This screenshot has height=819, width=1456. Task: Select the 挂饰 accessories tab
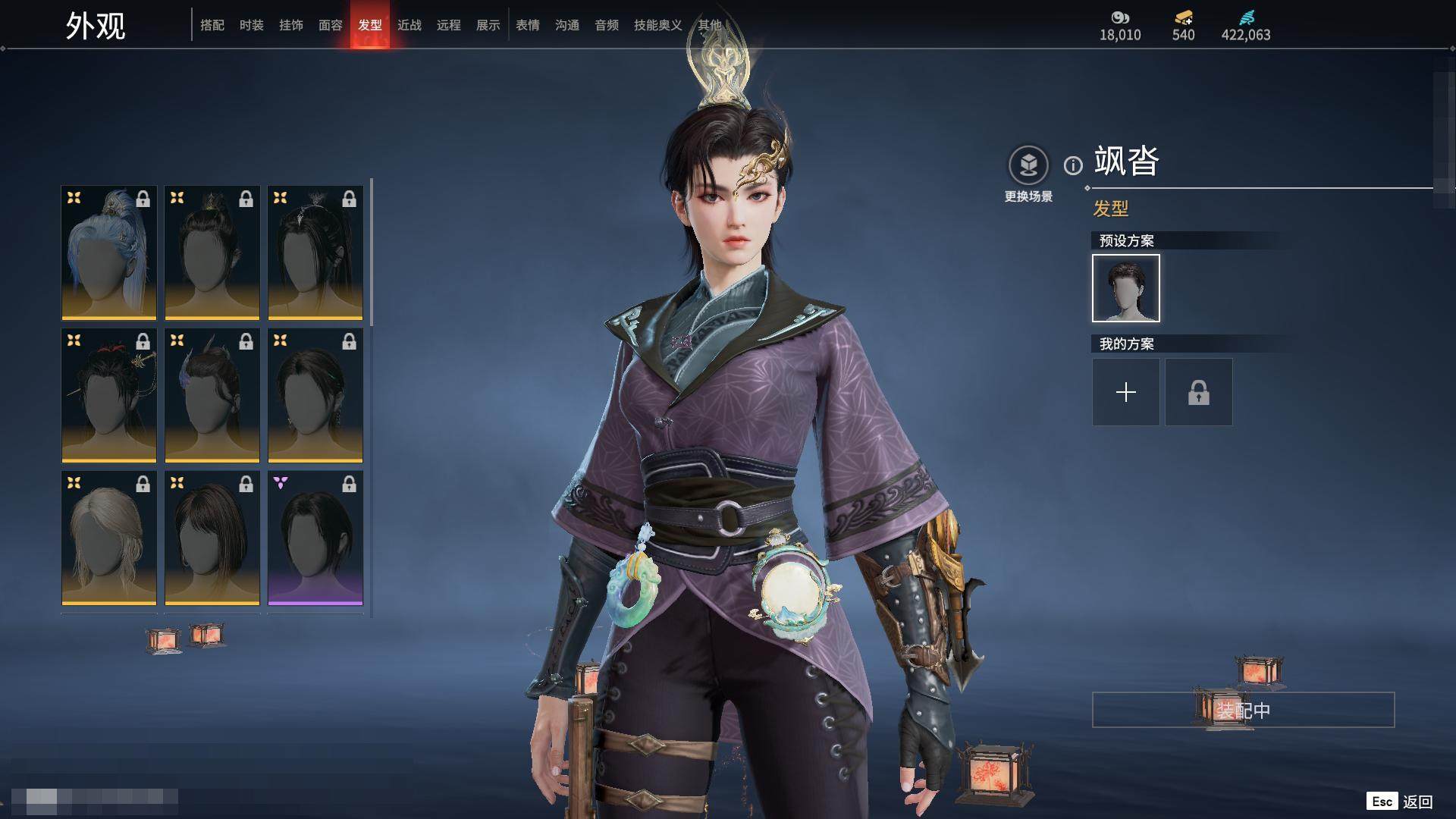(x=291, y=25)
